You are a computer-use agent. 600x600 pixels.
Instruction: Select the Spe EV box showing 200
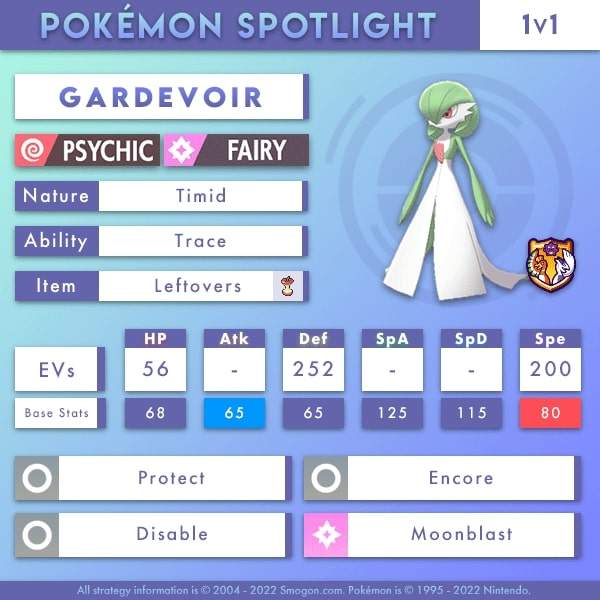pyautogui.click(x=551, y=369)
